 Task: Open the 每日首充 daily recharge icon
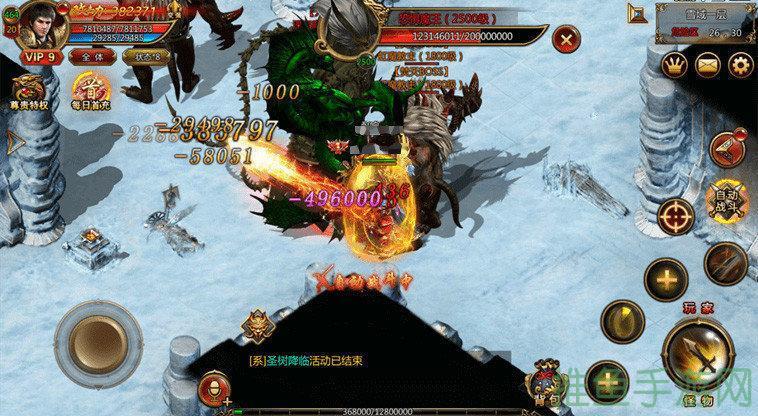point(91,90)
